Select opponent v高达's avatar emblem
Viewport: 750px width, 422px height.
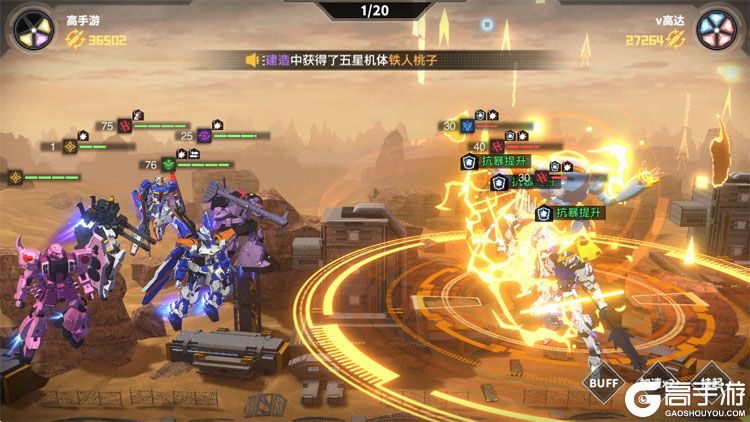[x=717, y=28]
